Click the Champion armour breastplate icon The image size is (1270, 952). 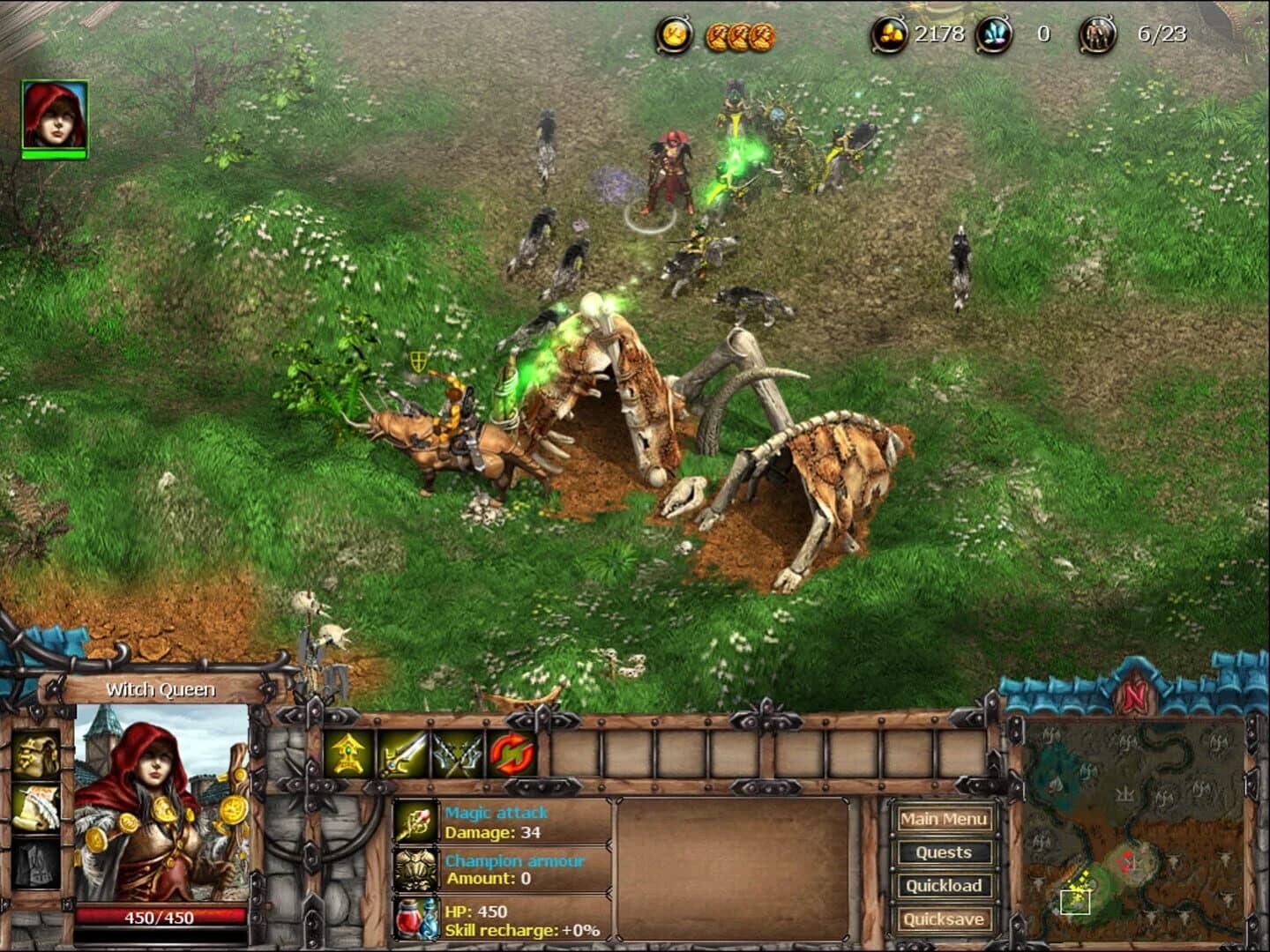click(416, 868)
